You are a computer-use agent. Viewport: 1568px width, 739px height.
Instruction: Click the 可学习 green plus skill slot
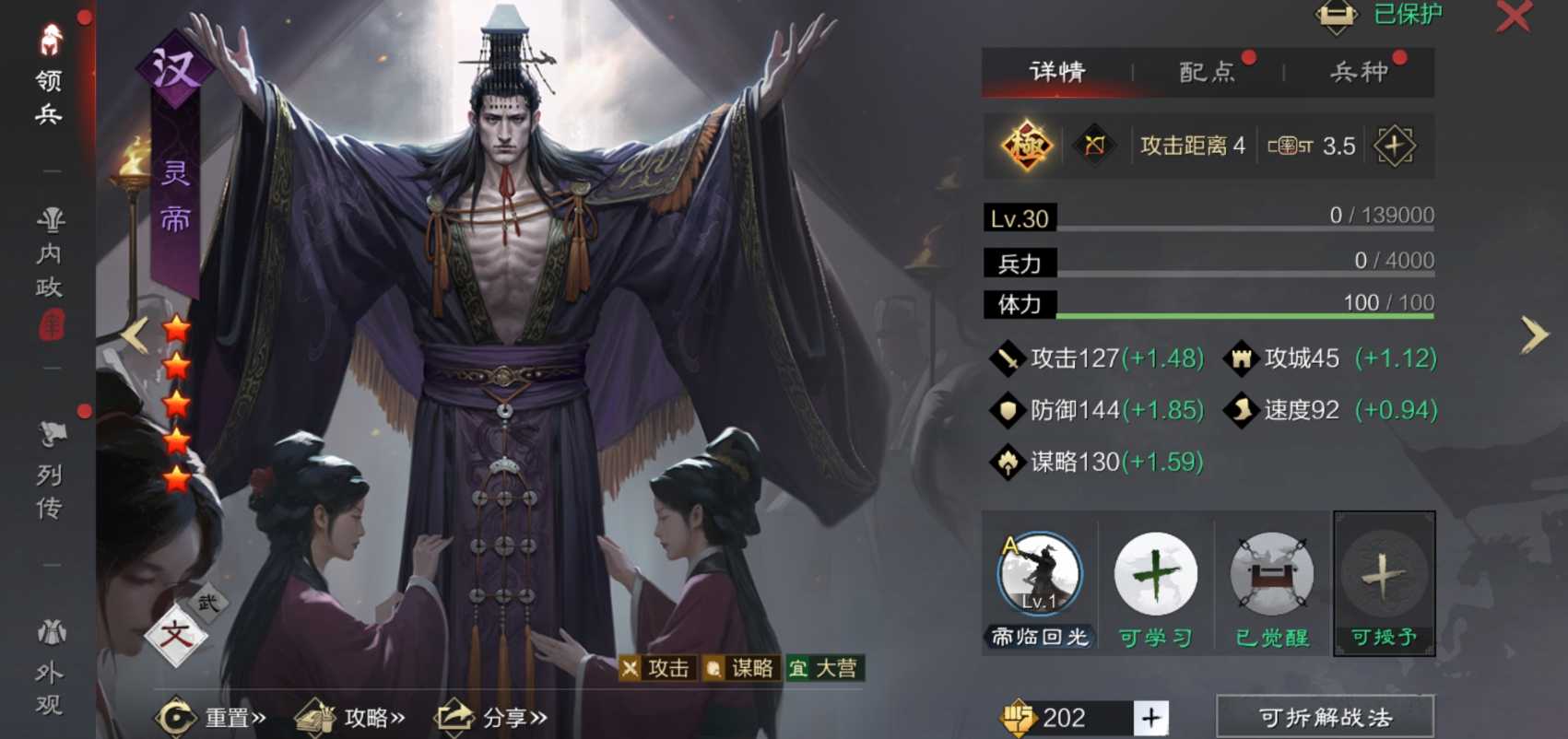tap(1155, 573)
